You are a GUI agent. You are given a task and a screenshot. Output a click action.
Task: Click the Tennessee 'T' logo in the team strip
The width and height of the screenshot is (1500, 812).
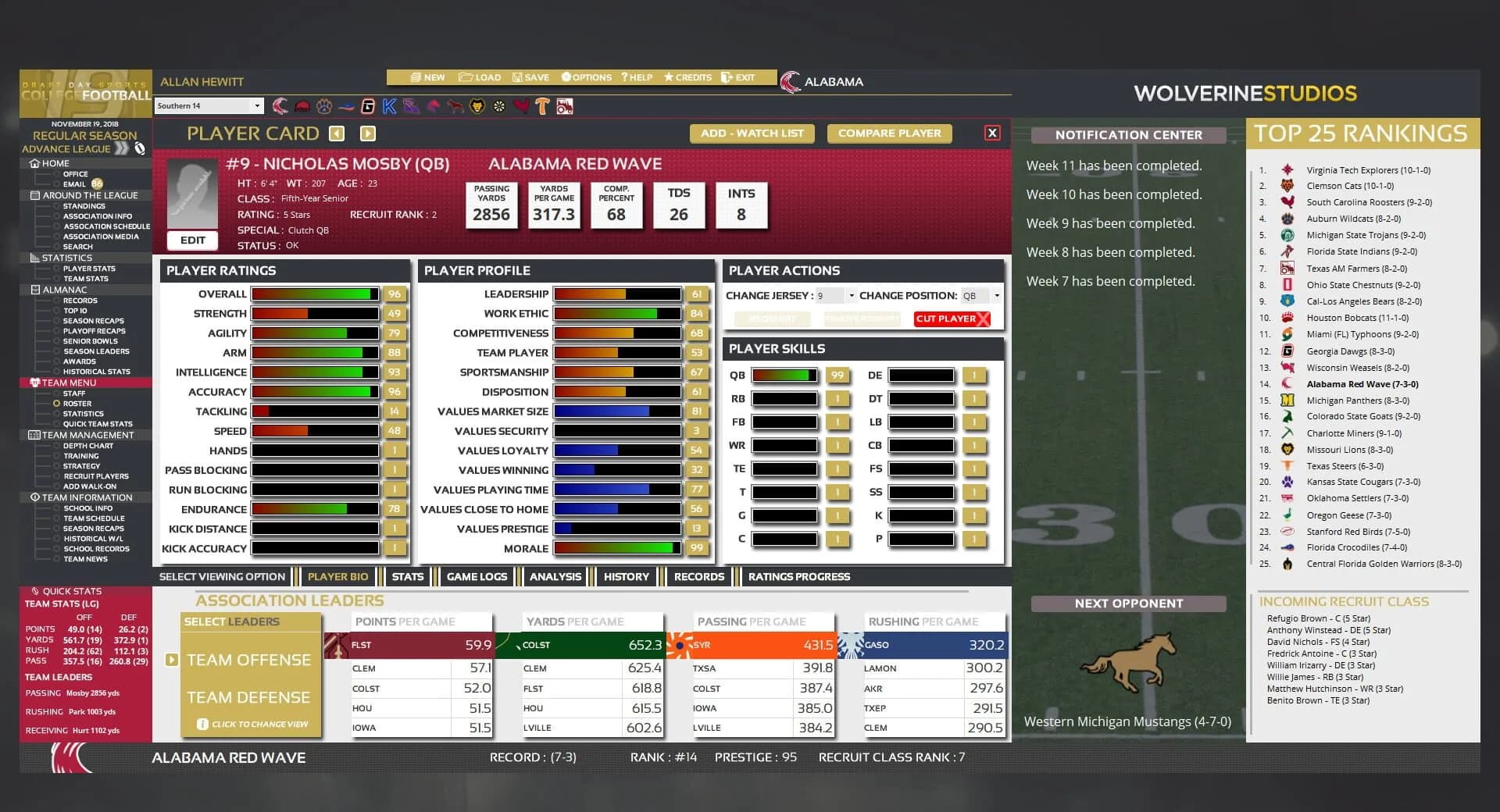(x=541, y=106)
